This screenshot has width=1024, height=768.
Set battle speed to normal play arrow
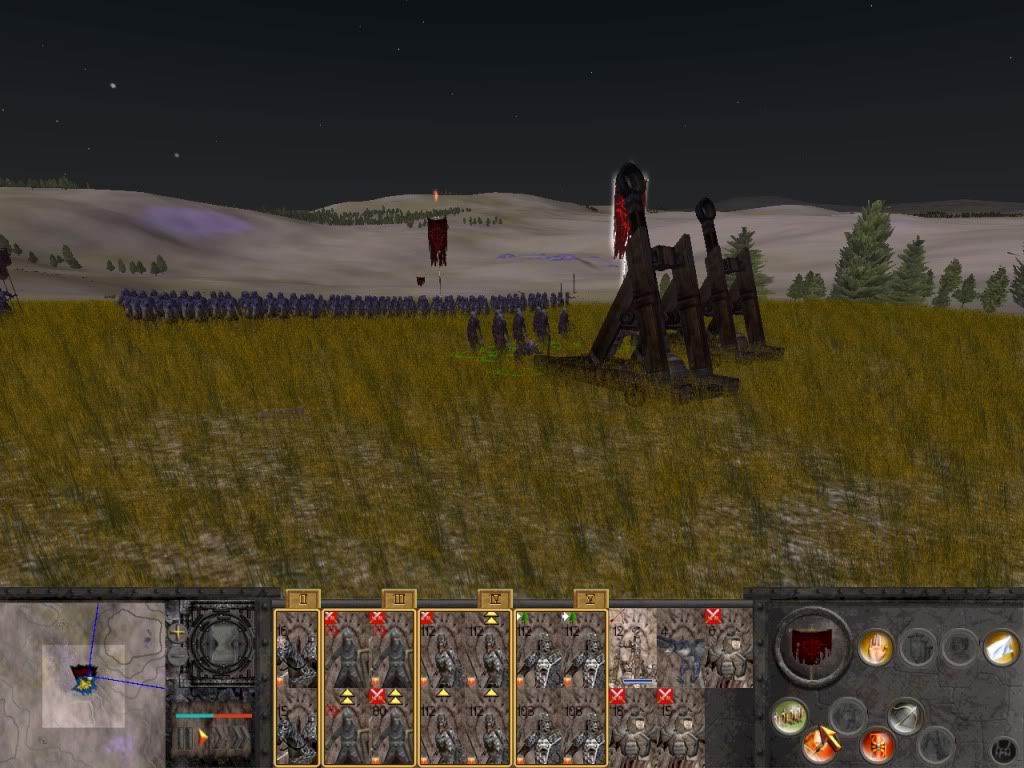[203, 739]
